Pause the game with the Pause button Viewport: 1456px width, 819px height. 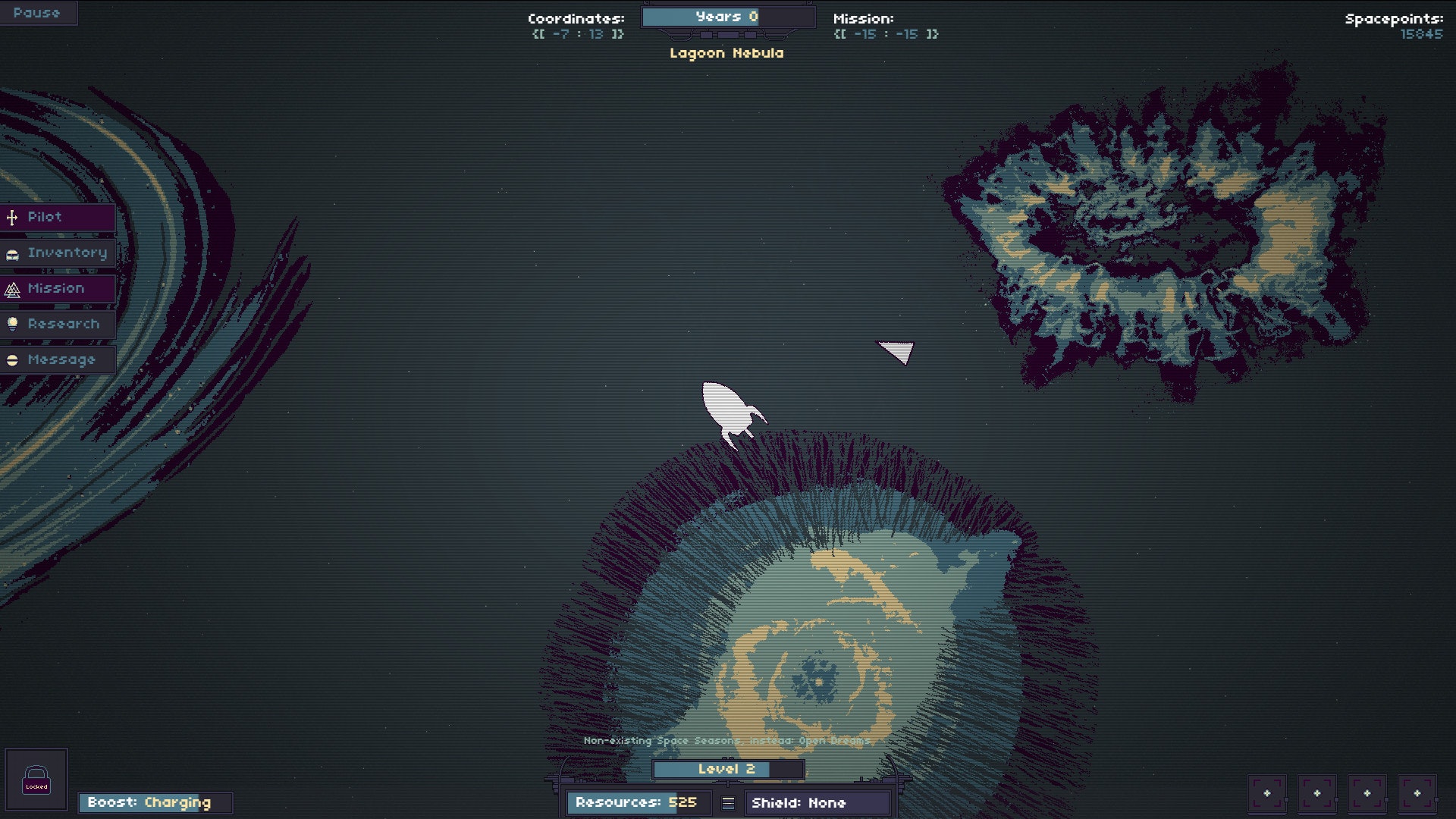pos(36,13)
